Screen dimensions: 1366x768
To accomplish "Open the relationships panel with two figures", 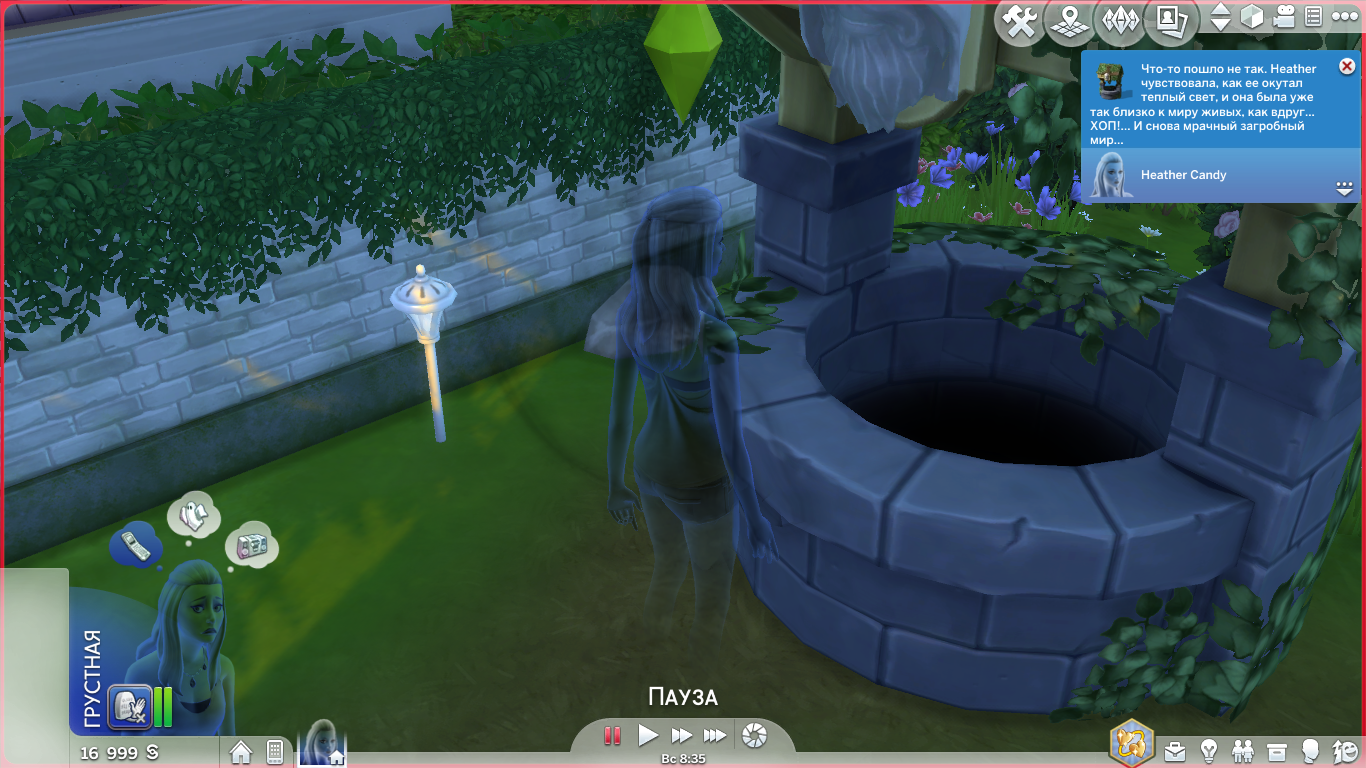I will [1242, 749].
